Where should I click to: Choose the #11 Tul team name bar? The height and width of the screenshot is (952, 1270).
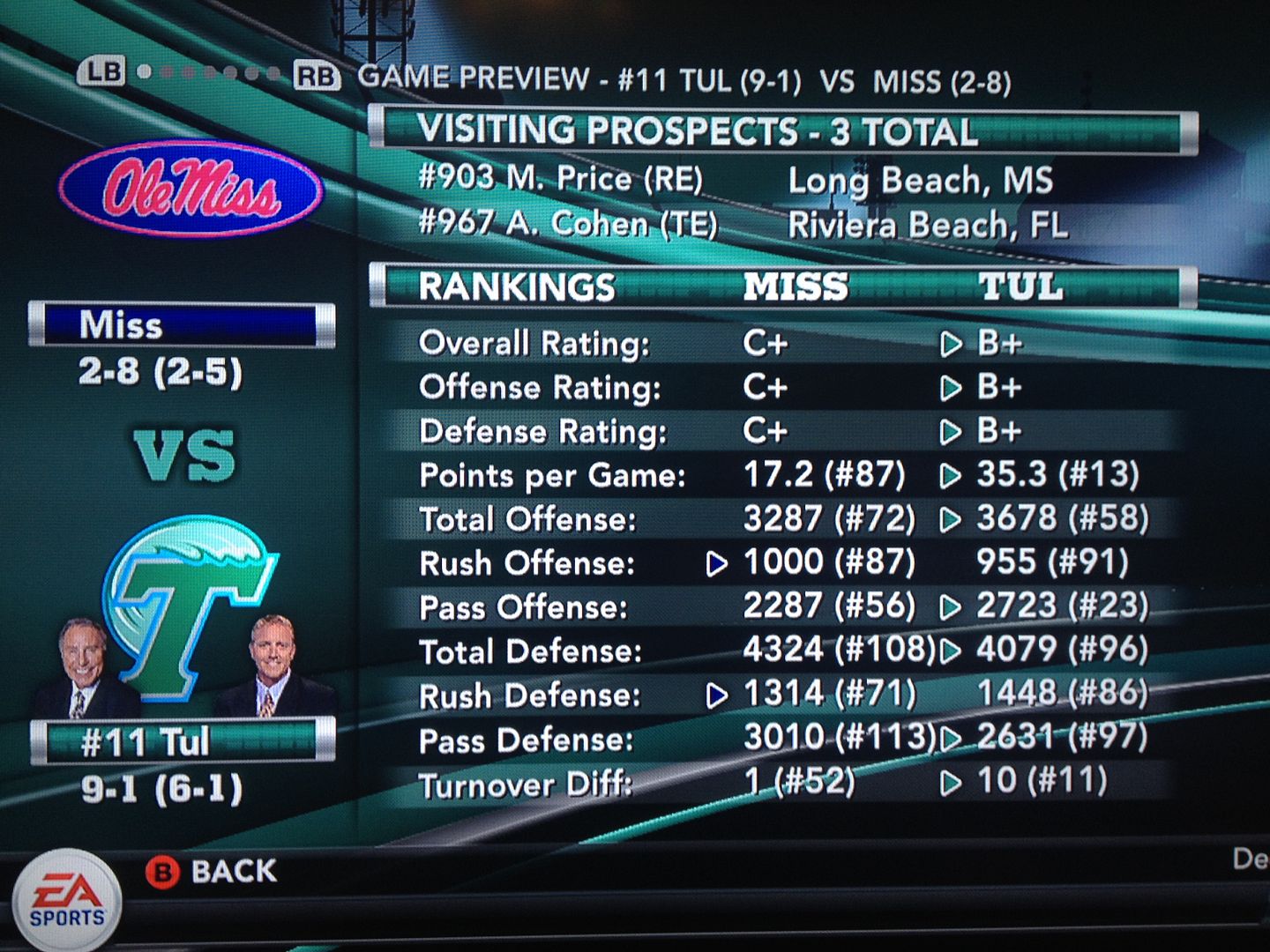click(x=182, y=741)
